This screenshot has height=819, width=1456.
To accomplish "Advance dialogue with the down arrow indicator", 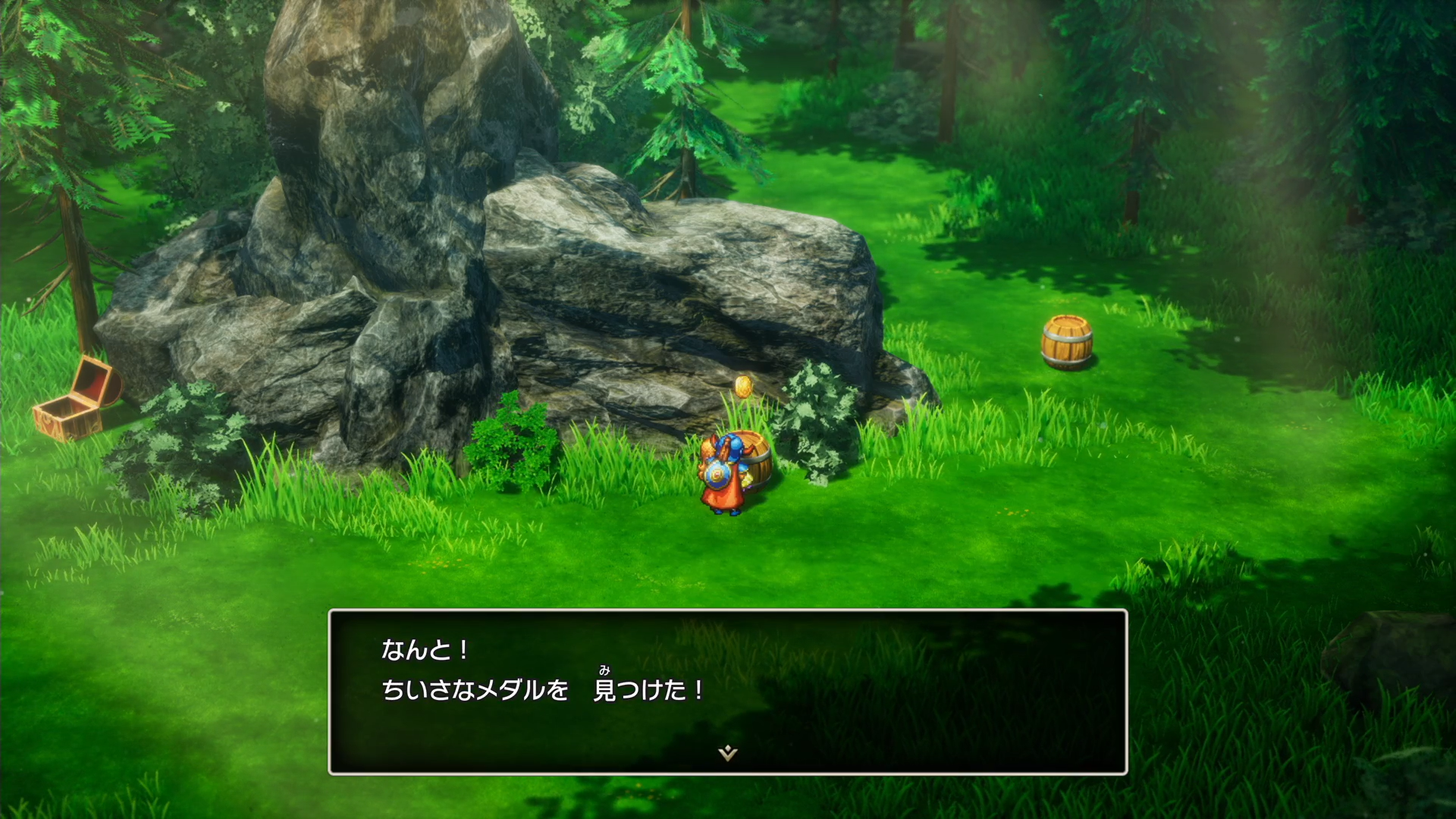I will pos(728,752).
